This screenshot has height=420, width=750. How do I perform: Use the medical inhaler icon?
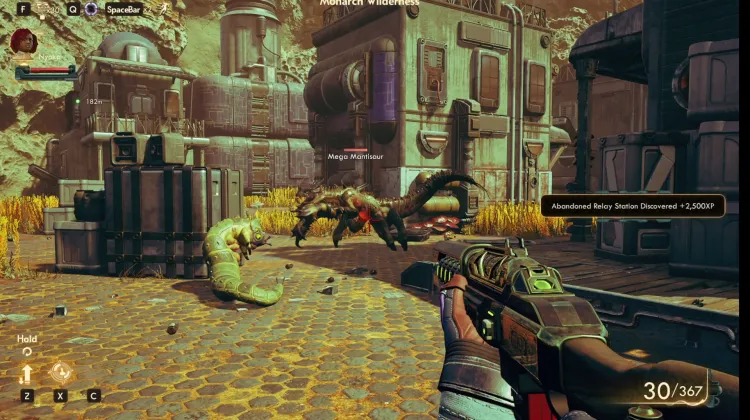[43, 9]
